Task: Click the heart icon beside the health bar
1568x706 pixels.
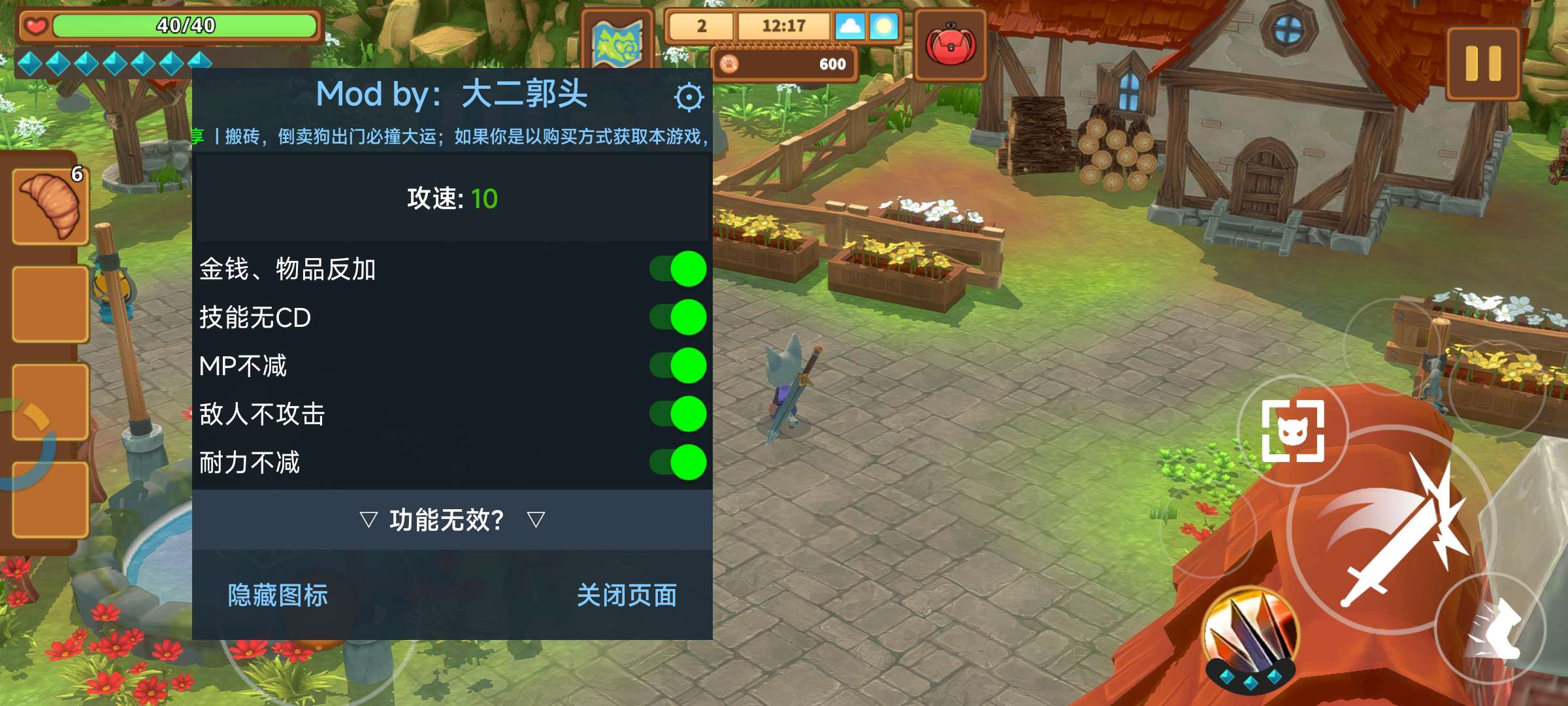Action: point(35,26)
